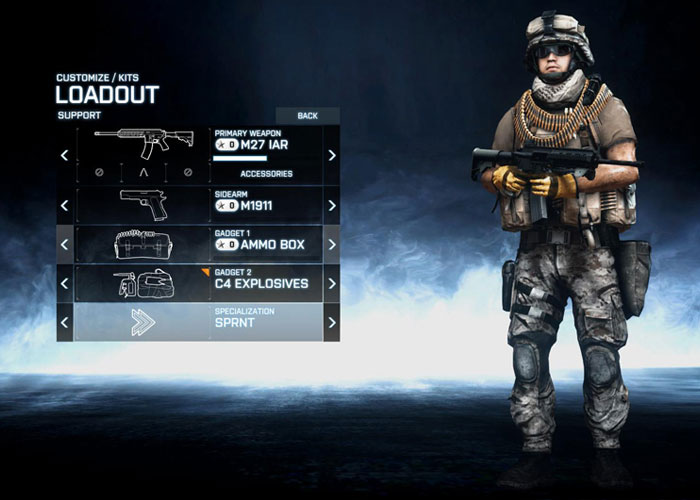Choose the SPRNT specialization row
The image size is (700, 500).
pyautogui.click(x=198, y=322)
